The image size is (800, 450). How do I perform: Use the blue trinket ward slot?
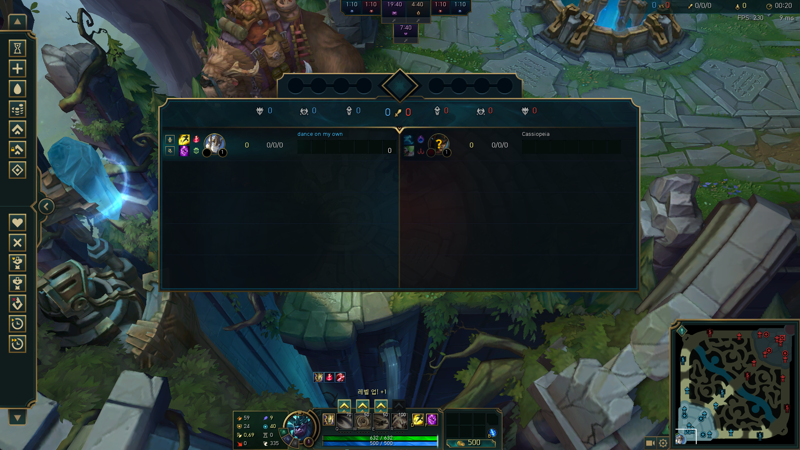492,432
